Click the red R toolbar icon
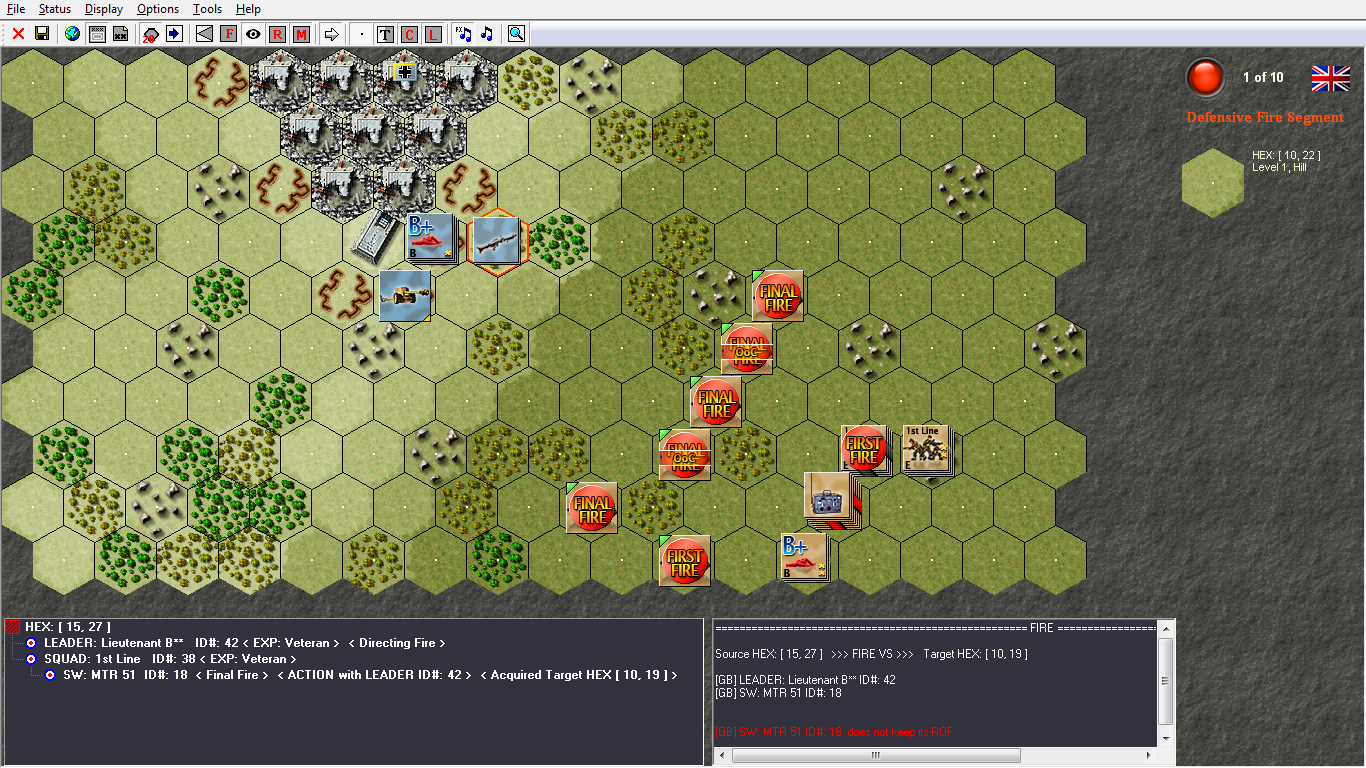 coord(278,34)
